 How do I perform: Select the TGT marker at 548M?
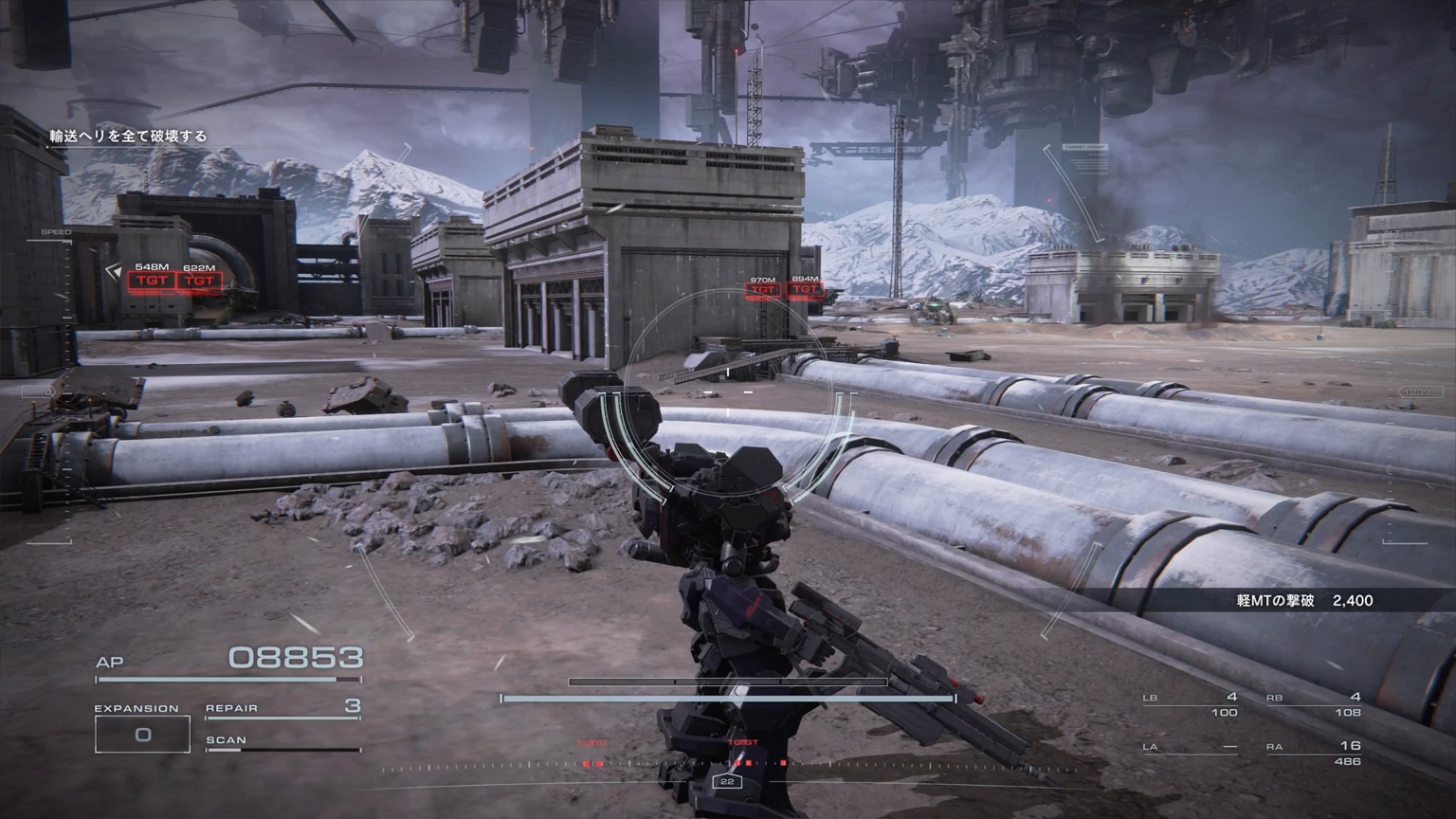(x=152, y=281)
